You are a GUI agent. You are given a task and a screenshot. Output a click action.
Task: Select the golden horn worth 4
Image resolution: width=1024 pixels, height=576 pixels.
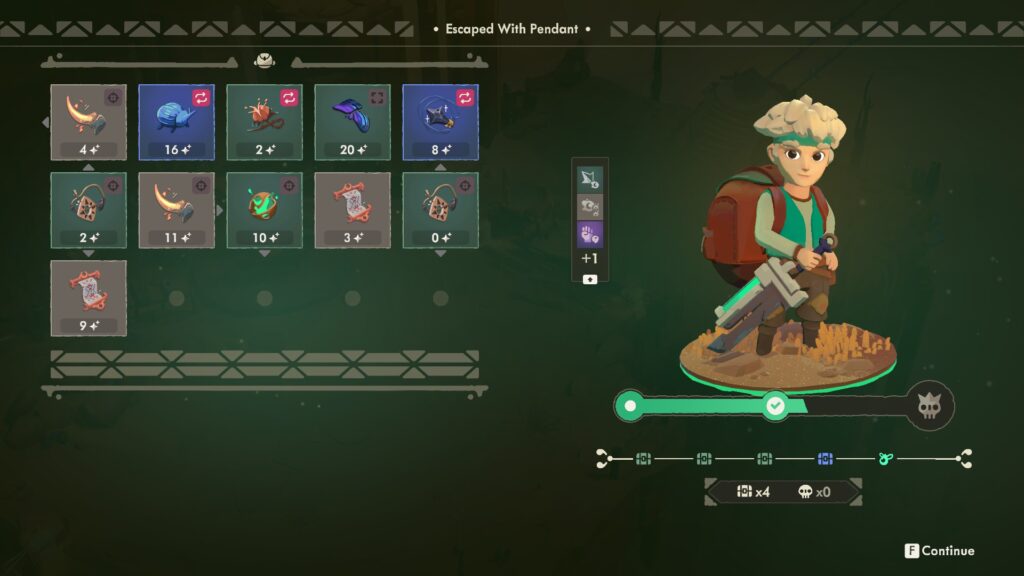coord(89,122)
